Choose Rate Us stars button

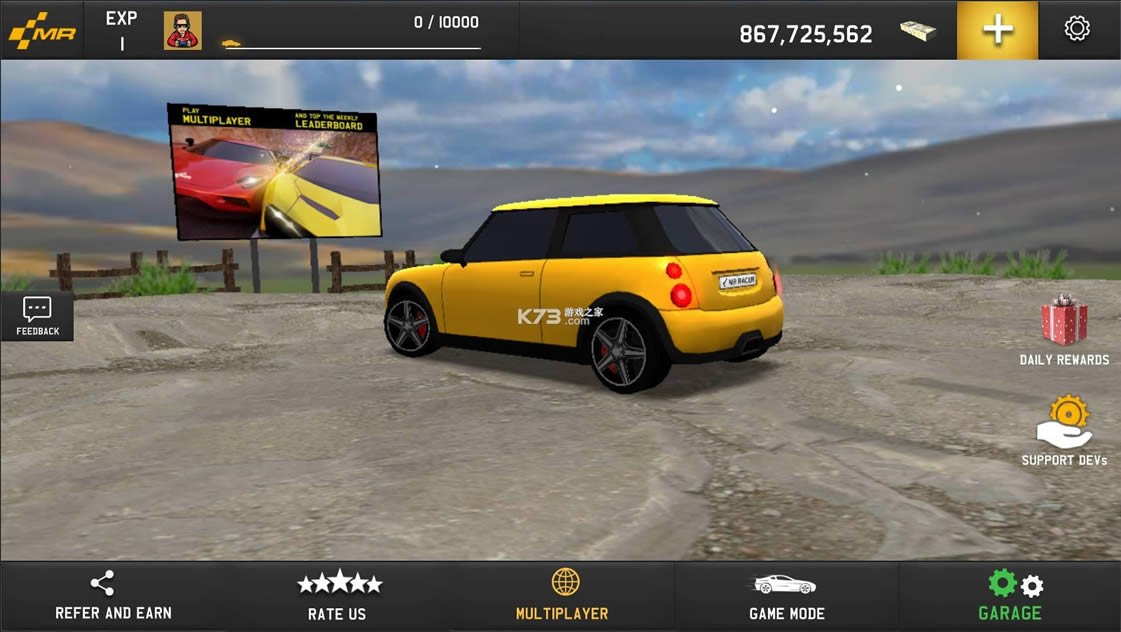pyautogui.click(x=338, y=595)
